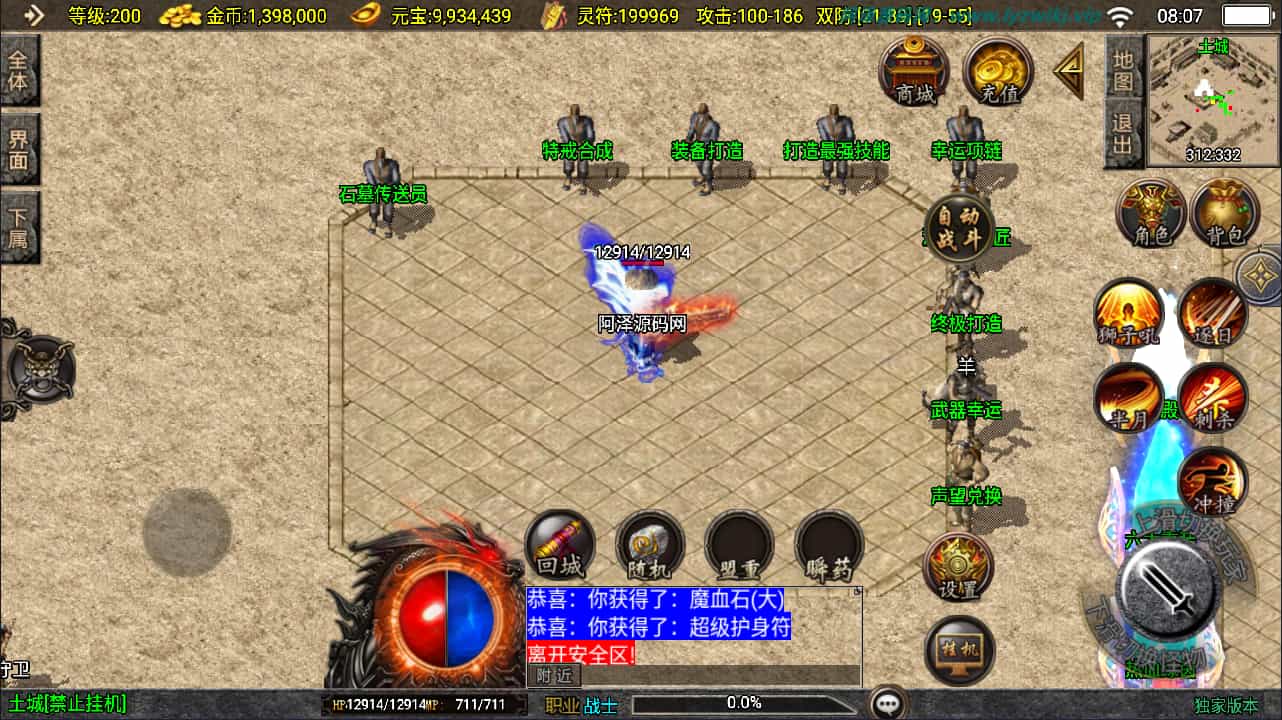Activate the 狮子吼 skill
Screen dimensions: 1282x720
[x=1130, y=314]
